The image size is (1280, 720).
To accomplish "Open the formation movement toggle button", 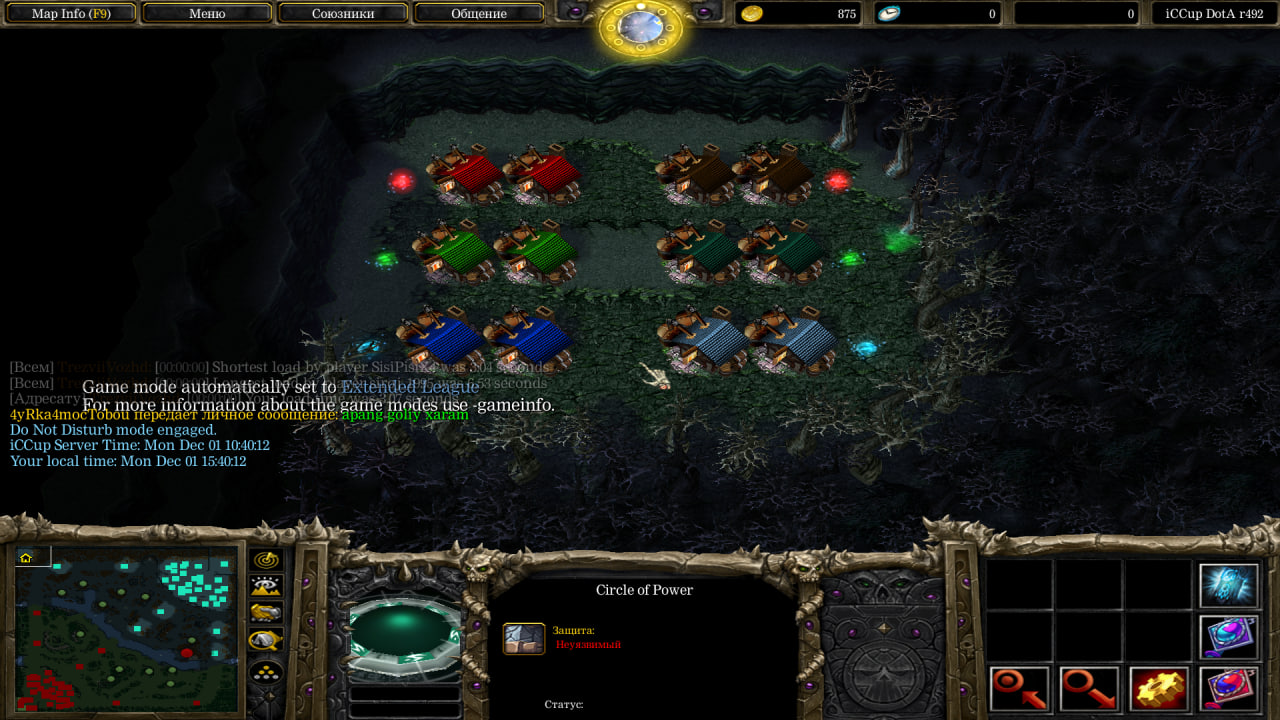I will click(x=266, y=670).
